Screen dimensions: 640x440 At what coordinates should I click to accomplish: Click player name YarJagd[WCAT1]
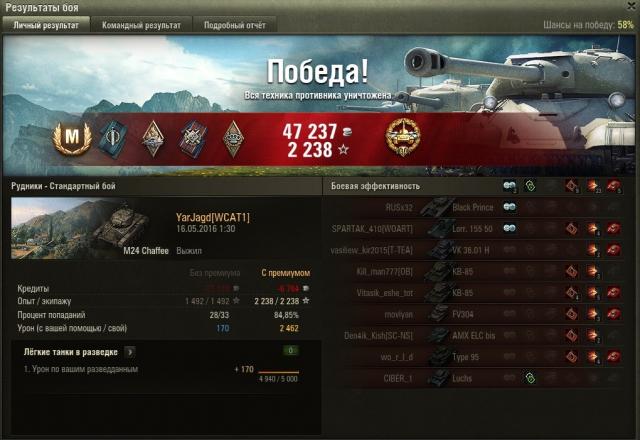point(212,217)
